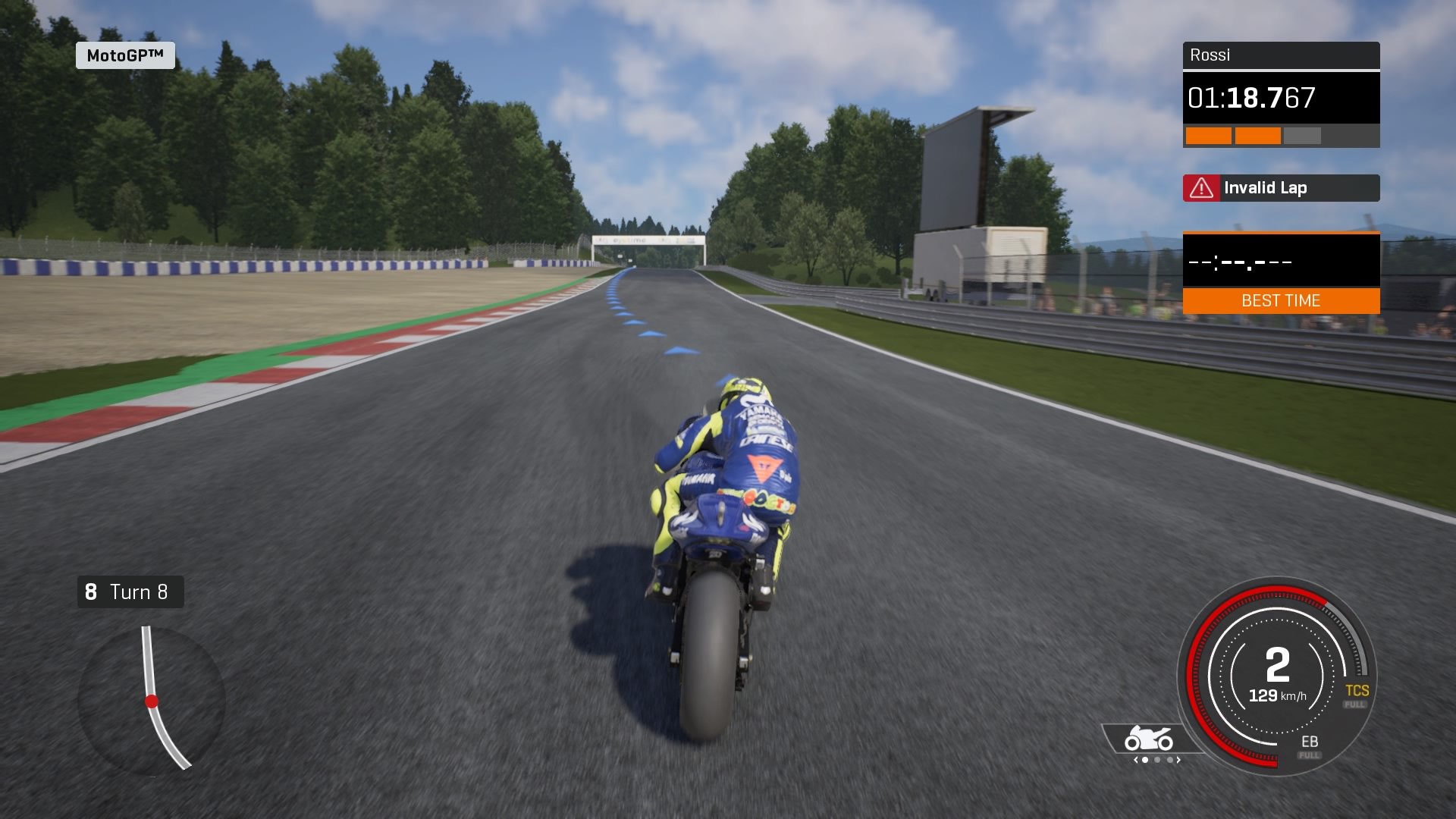Toggle the third pagination dot under the bike icon

(1170, 760)
